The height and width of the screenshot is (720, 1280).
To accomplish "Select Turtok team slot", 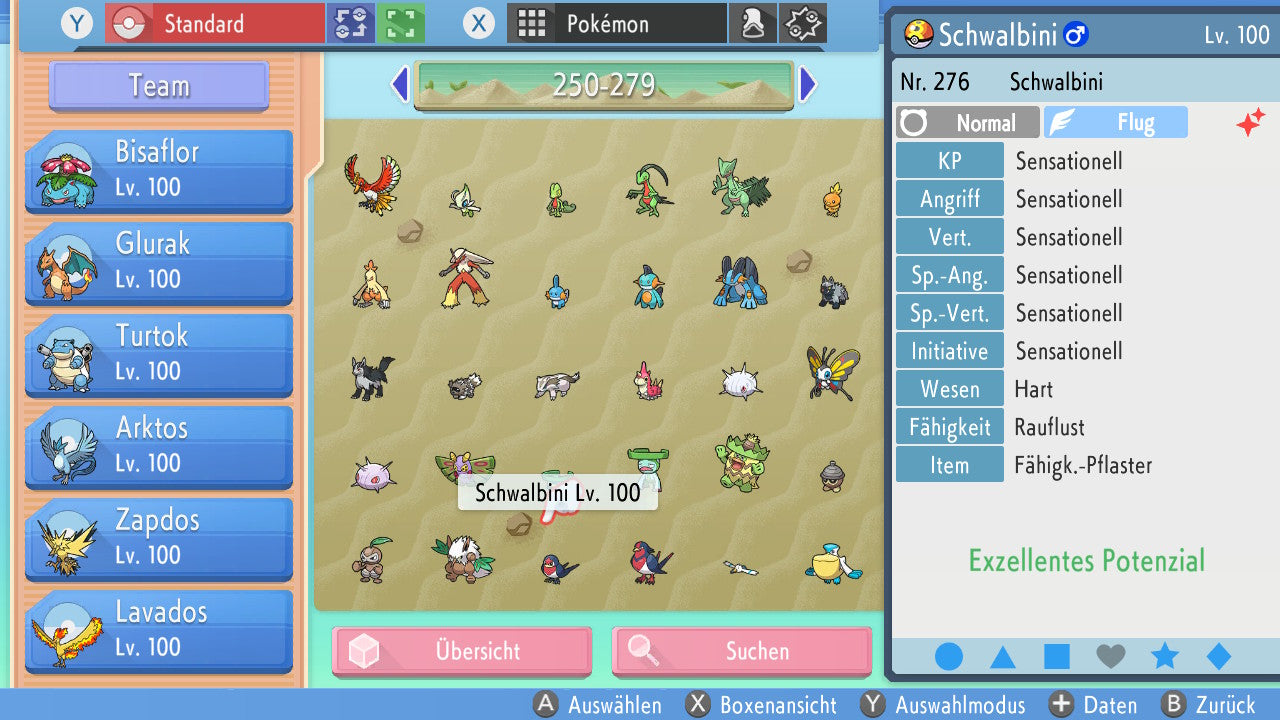I will pos(159,354).
